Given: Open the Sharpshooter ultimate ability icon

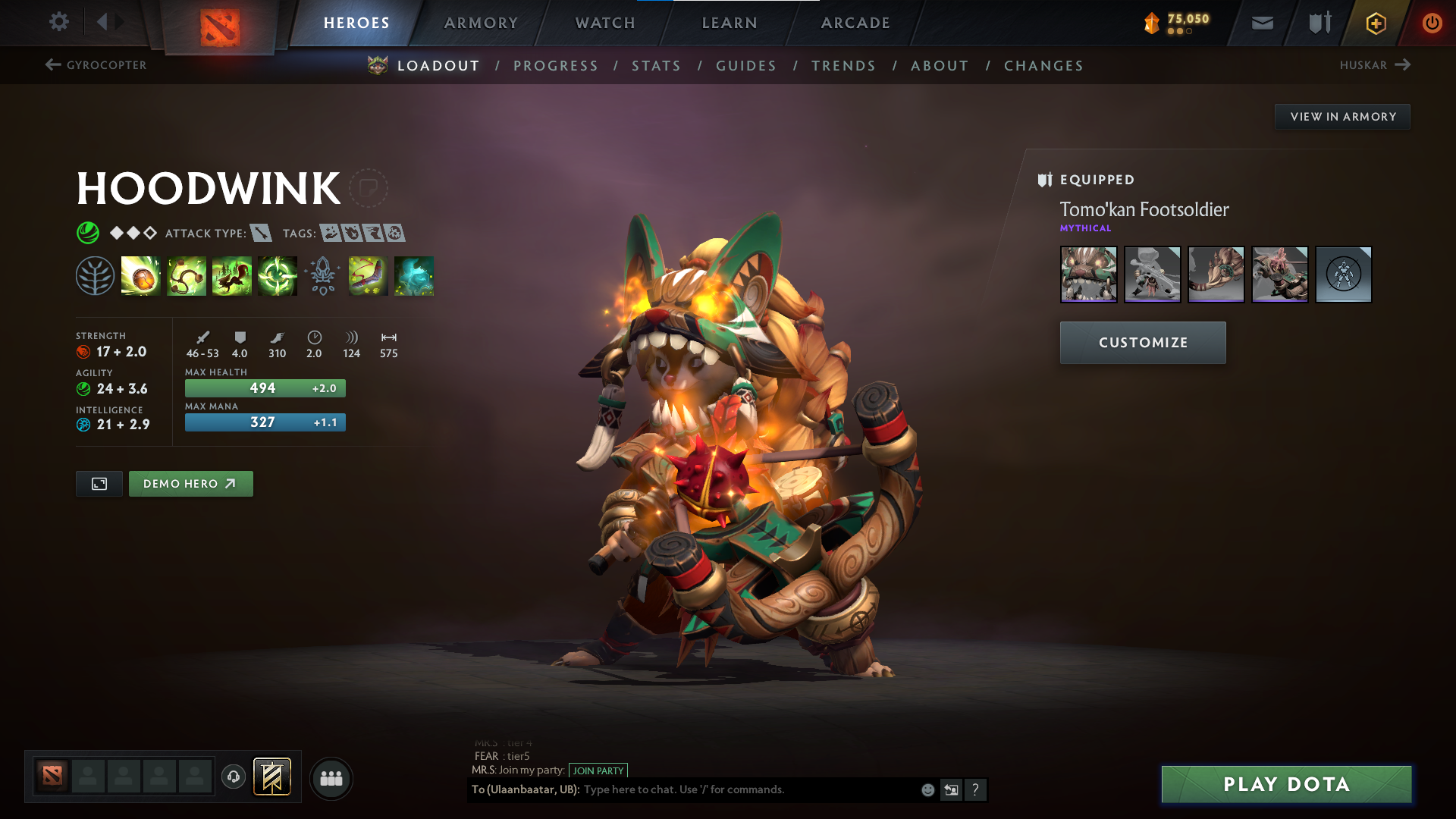Looking at the screenshot, I should tap(278, 276).
